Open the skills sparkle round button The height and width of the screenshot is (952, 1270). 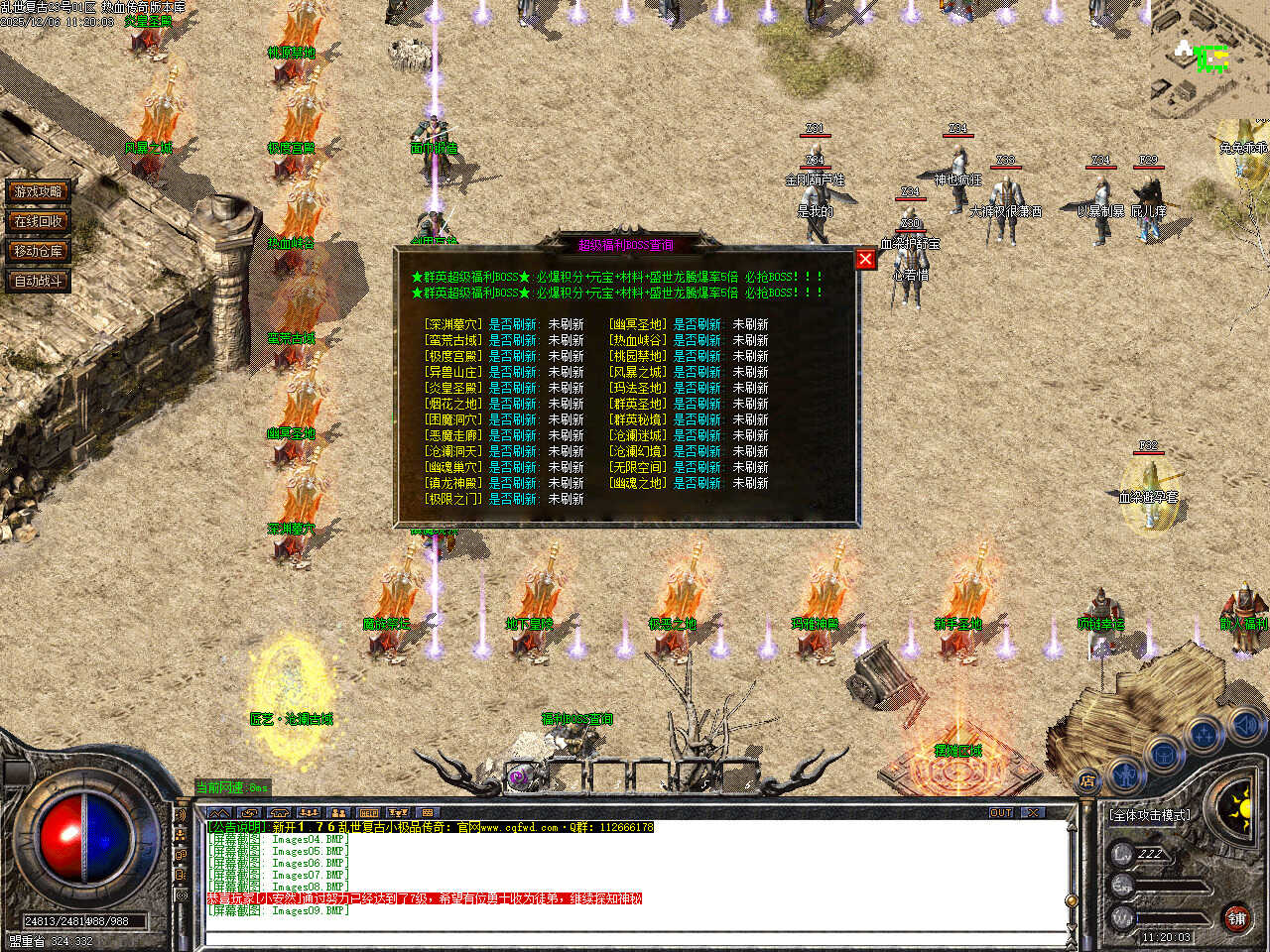point(1204,735)
